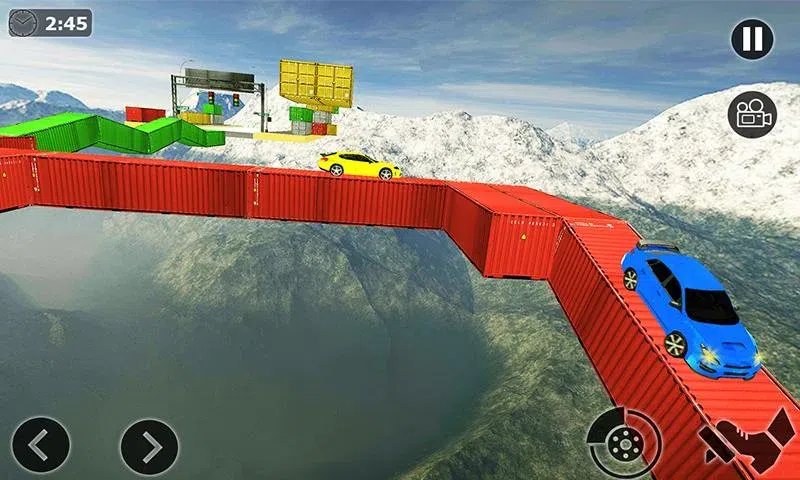
Task: Steer left with the left arrow
Action: 41,445
